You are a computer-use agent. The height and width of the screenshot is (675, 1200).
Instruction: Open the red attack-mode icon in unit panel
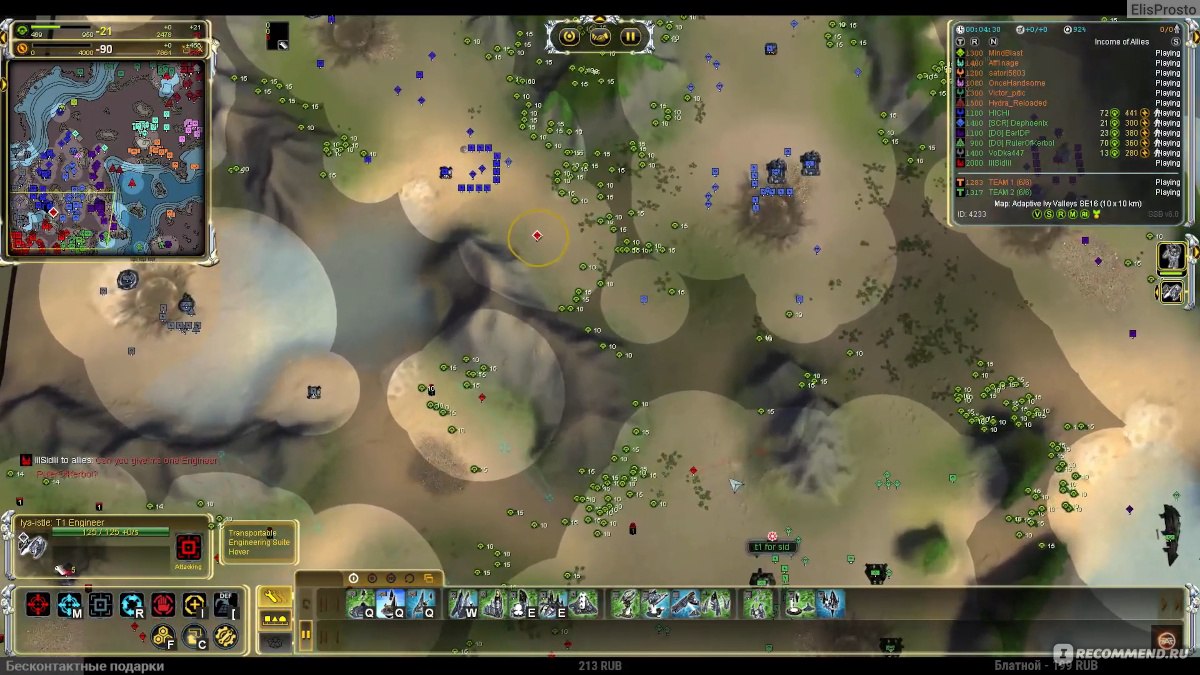[188, 547]
